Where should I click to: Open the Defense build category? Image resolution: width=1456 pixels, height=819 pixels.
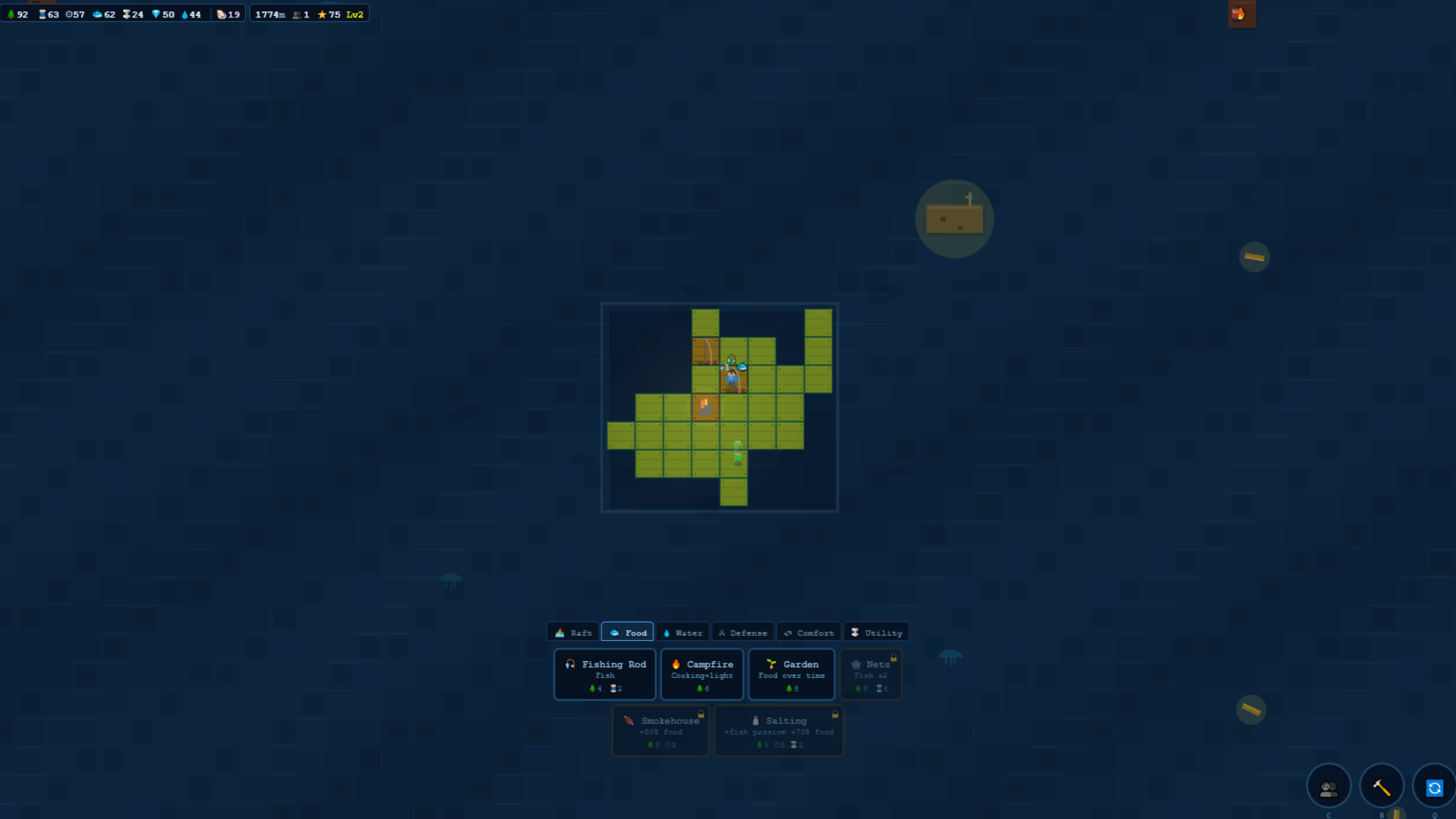click(742, 632)
